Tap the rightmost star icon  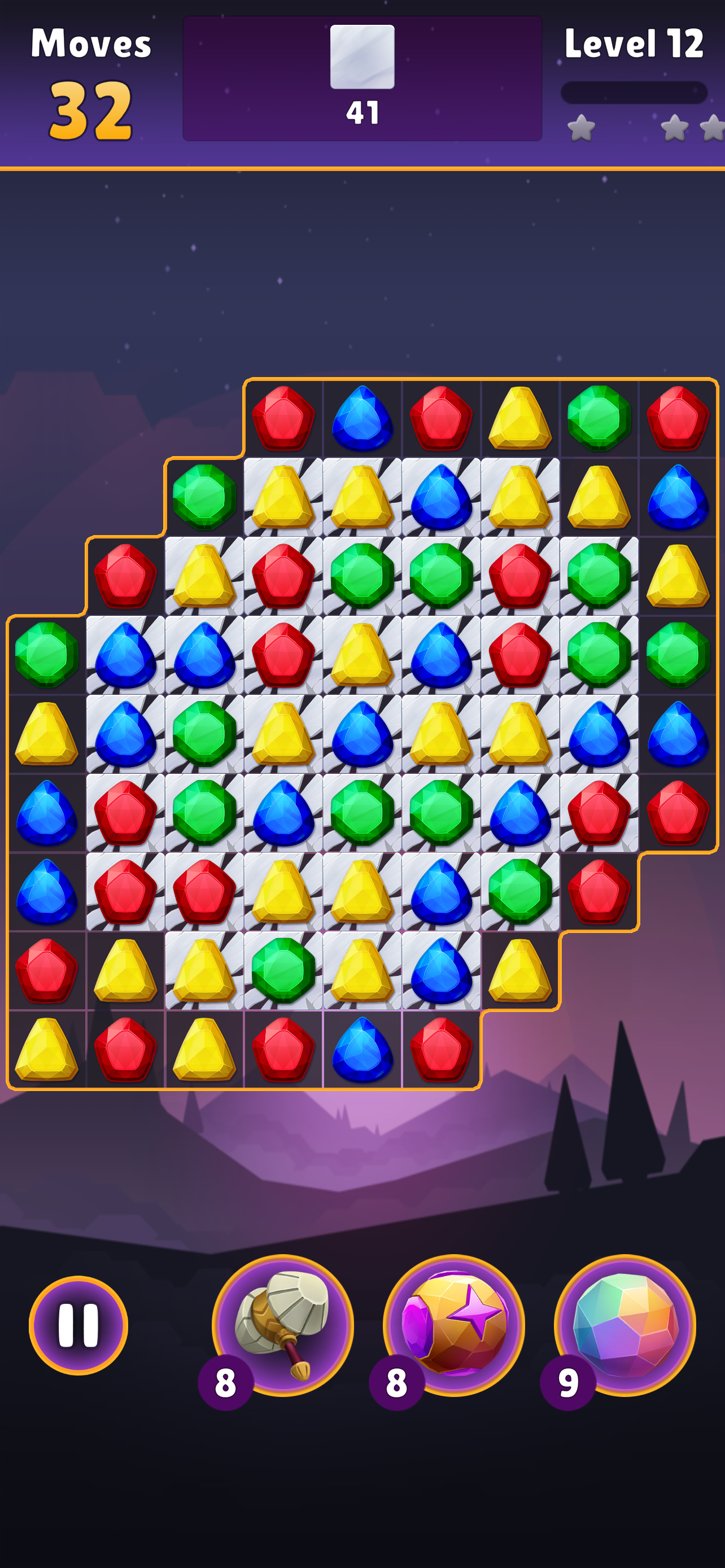tap(714, 128)
